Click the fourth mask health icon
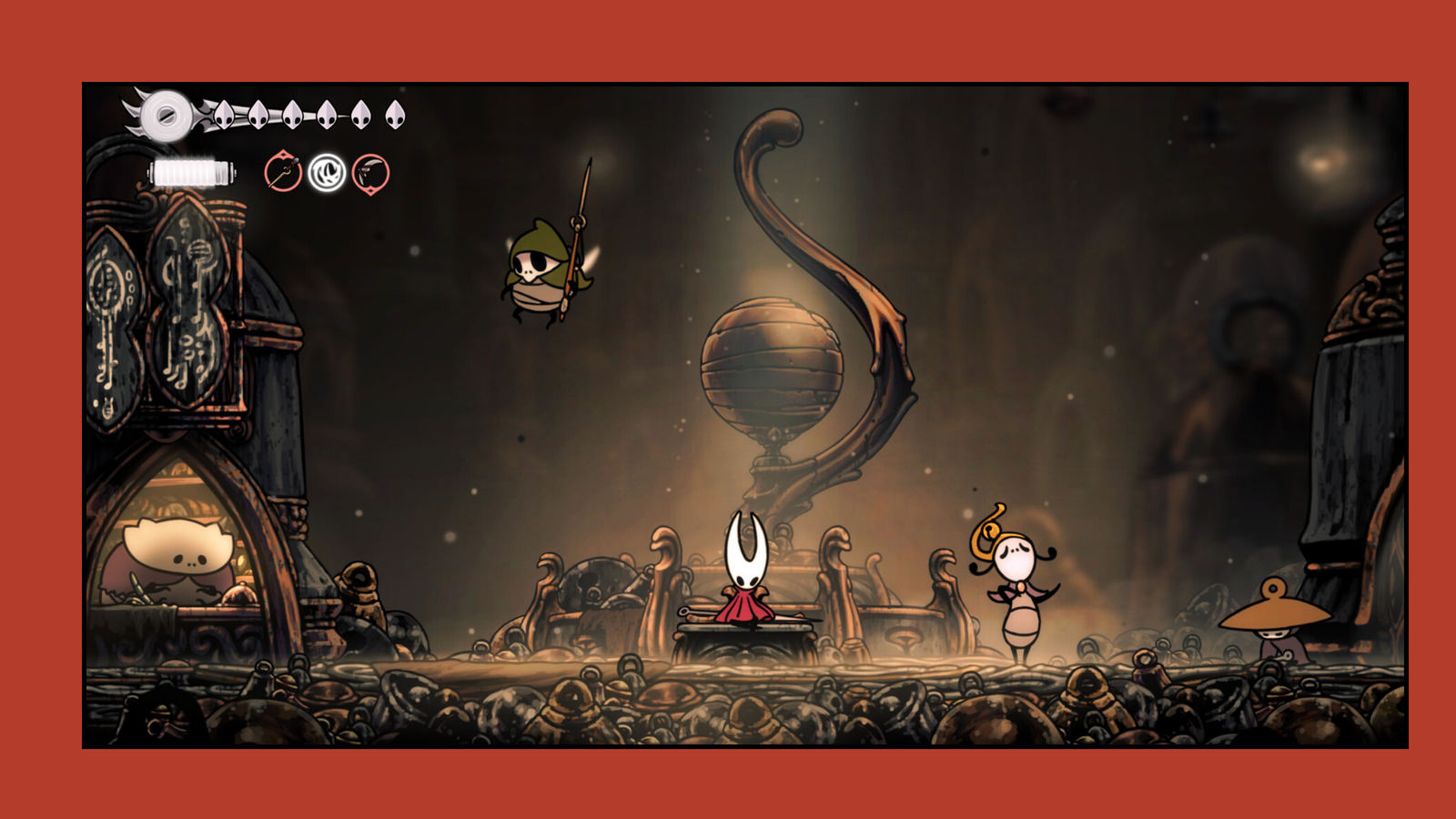 [x=325, y=115]
